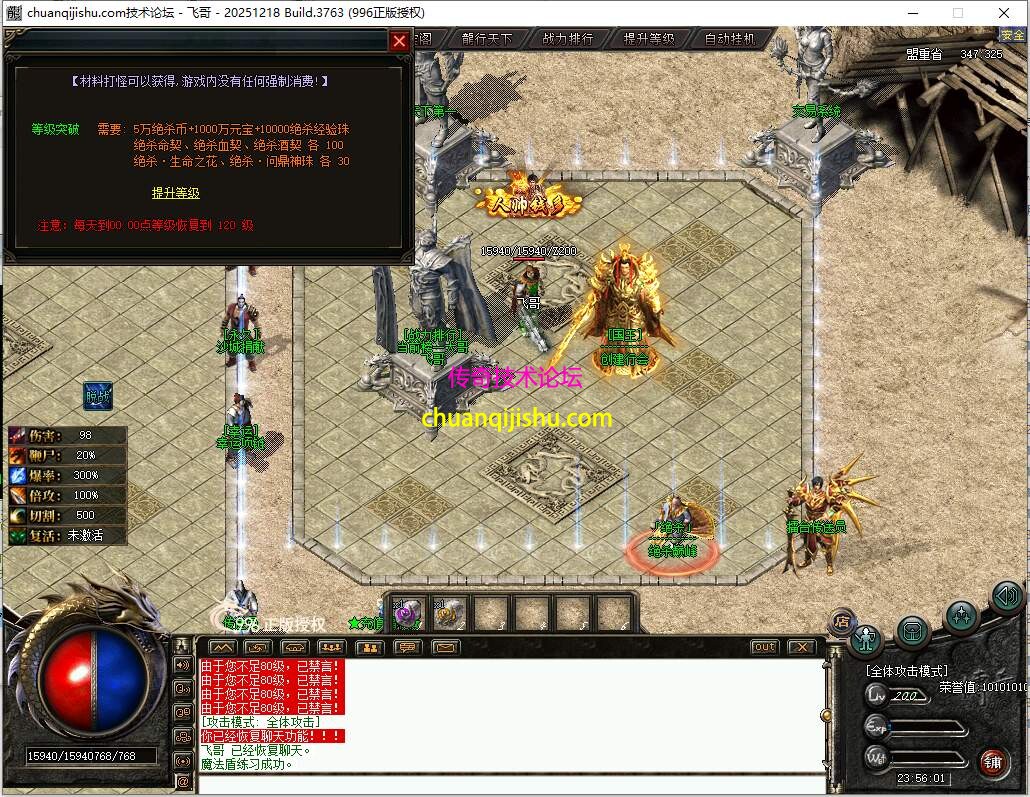Use the grey-gold item in hotbar slot 2
This screenshot has height=797, width=1030.
(450, 613)
